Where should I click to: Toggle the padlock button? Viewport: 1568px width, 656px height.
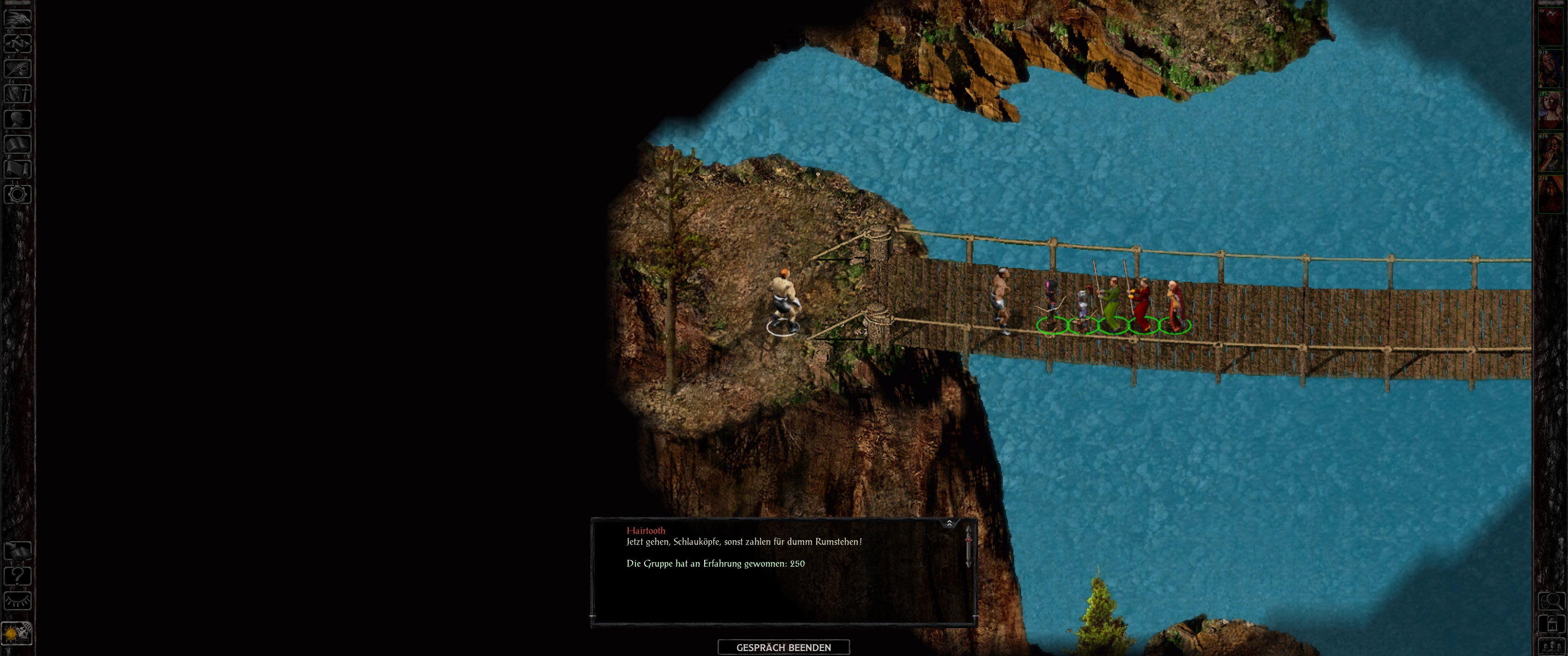[1552, 625]
